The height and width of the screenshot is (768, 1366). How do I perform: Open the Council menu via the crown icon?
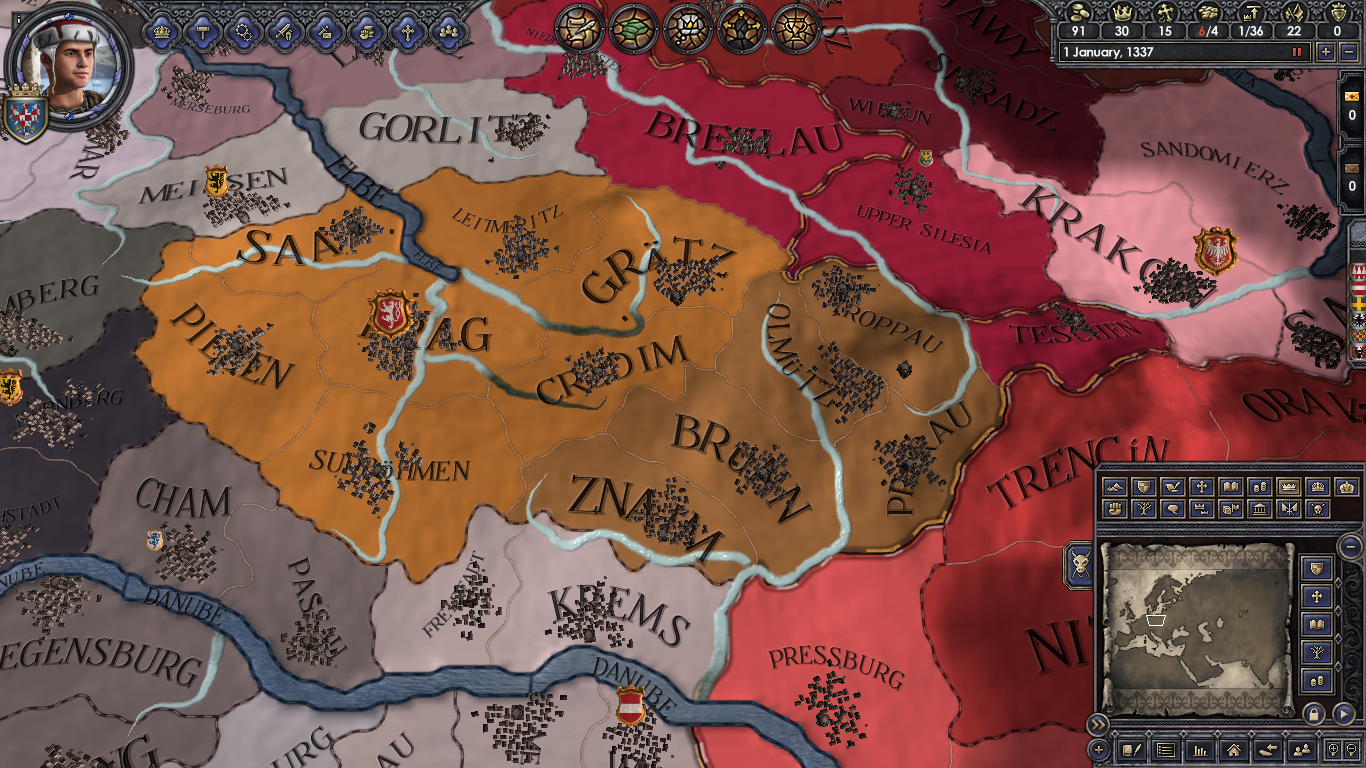(161, 32)
